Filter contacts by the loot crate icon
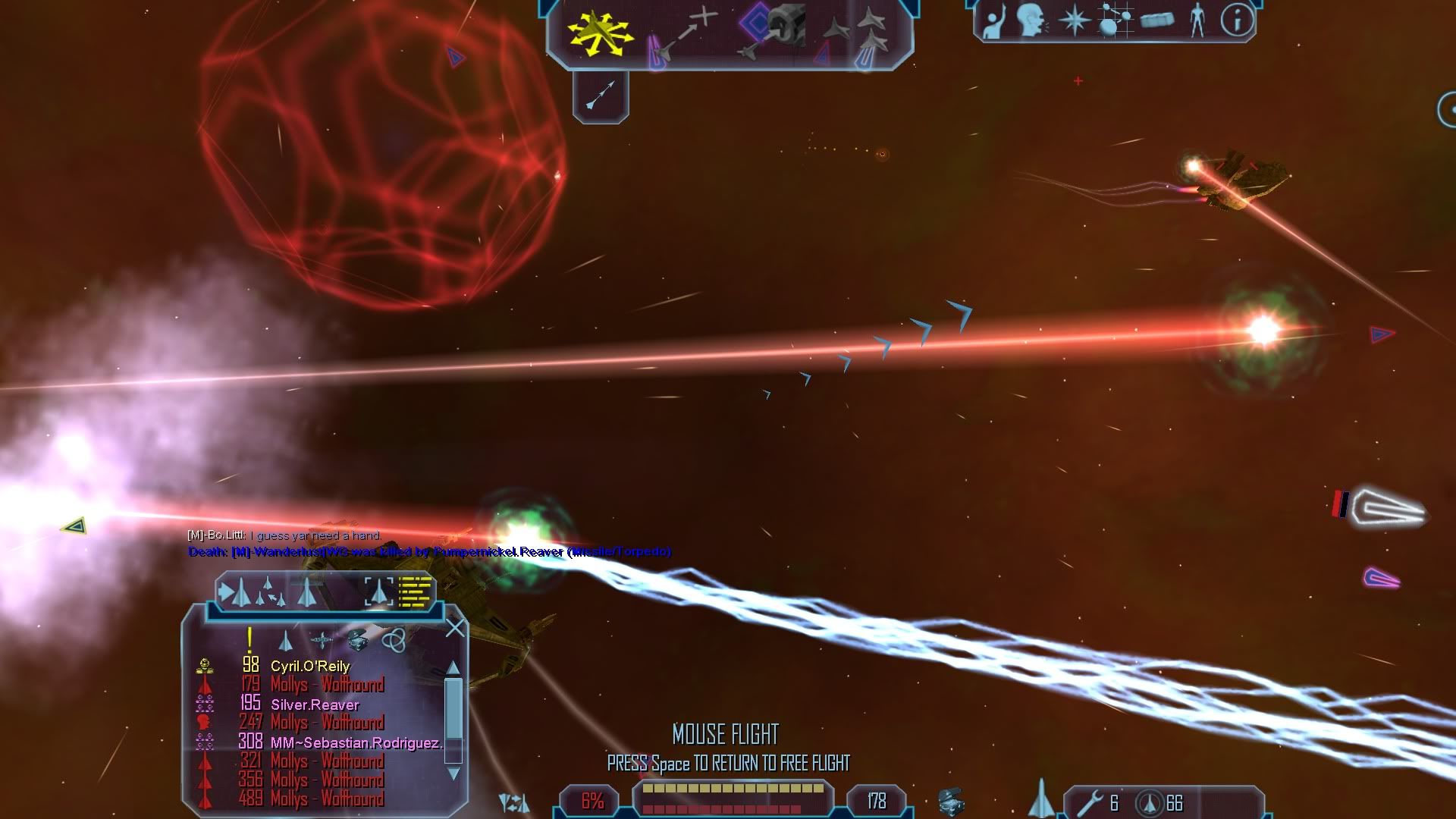1456x819 pixels. point(358,641)
